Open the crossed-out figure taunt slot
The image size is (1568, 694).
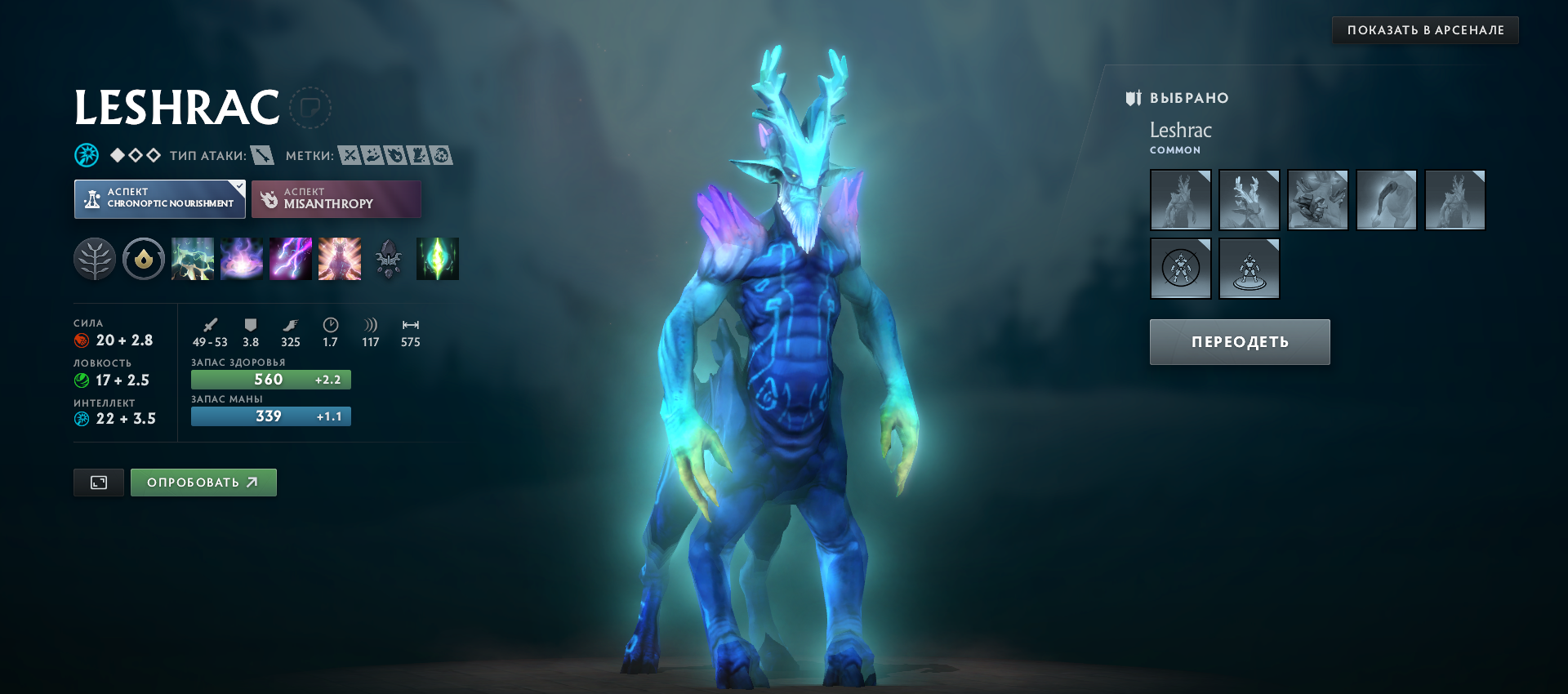coord(1180,269)
